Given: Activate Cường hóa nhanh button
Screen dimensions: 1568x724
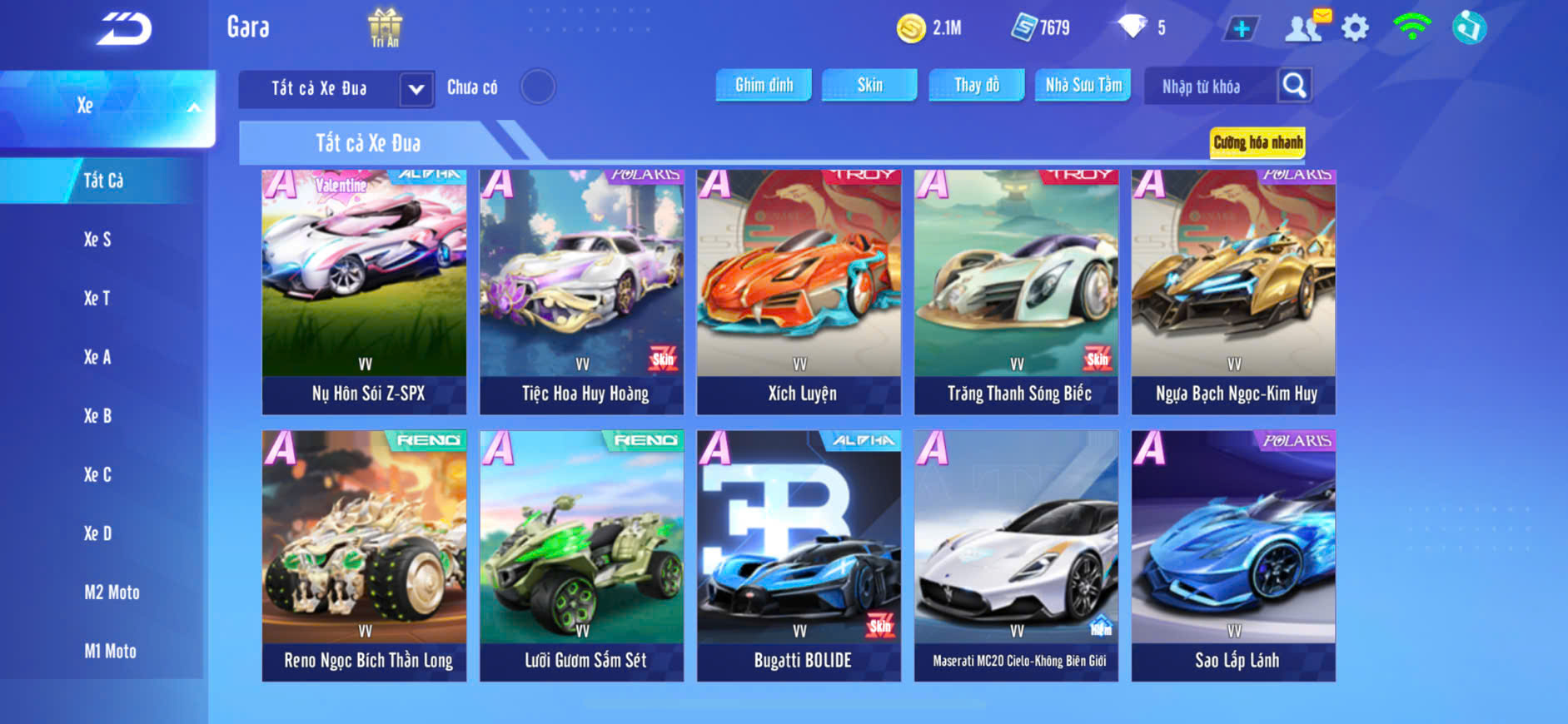Looking at the screenshot, I should click(1257, 142).
